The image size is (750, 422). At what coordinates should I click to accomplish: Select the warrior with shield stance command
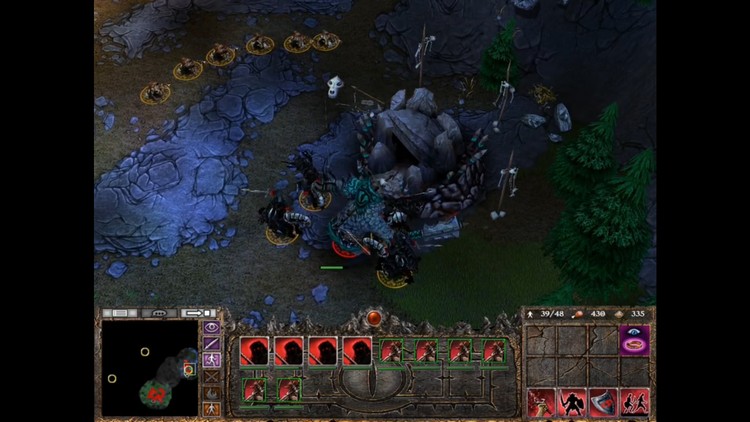click(x=573, y=403)
